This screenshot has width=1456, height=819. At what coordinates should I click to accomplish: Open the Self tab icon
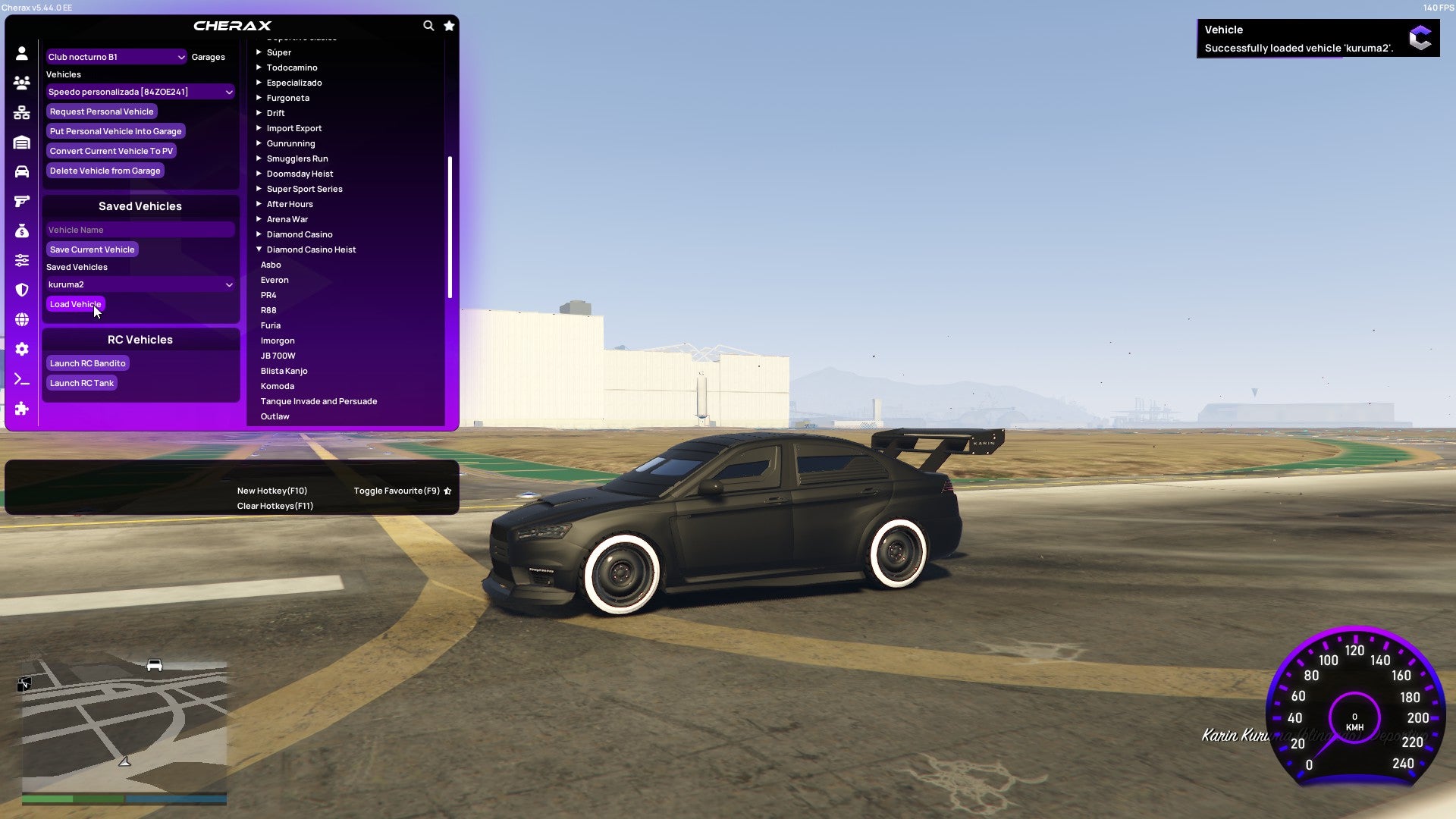click(x=21, y=53)
